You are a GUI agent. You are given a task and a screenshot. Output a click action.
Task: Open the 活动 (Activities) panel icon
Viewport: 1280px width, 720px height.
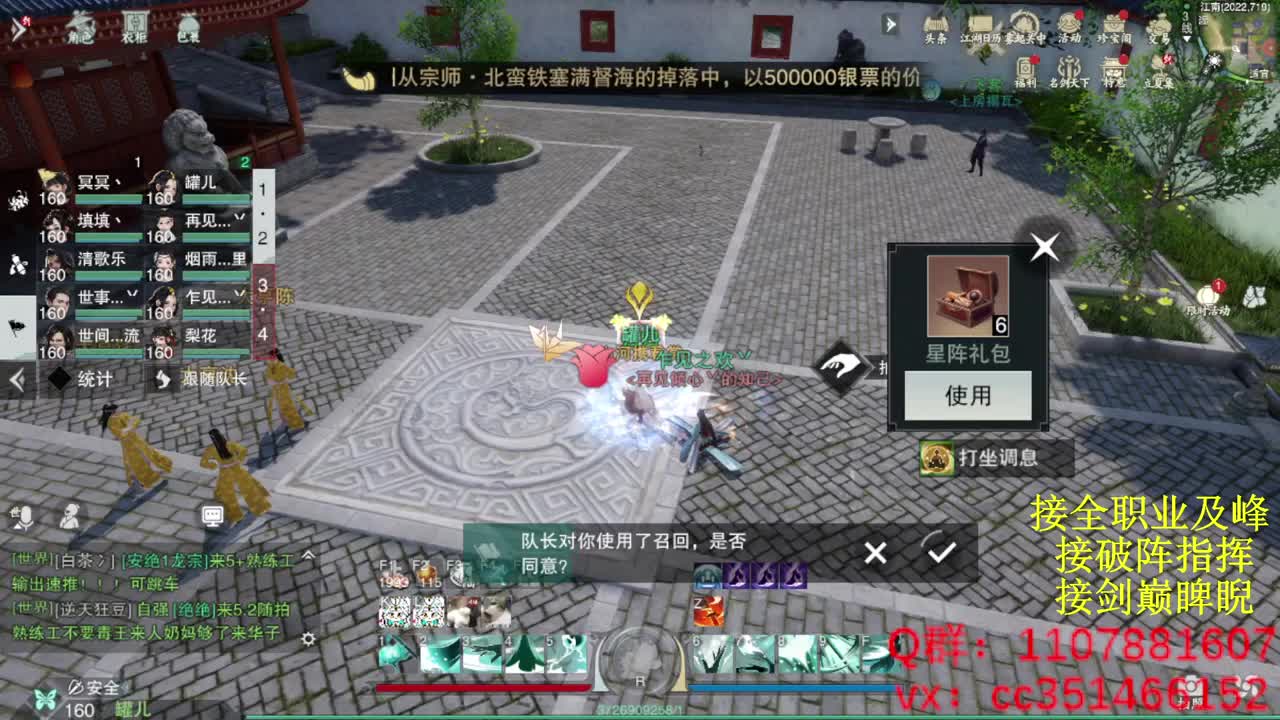(1068, 23)
